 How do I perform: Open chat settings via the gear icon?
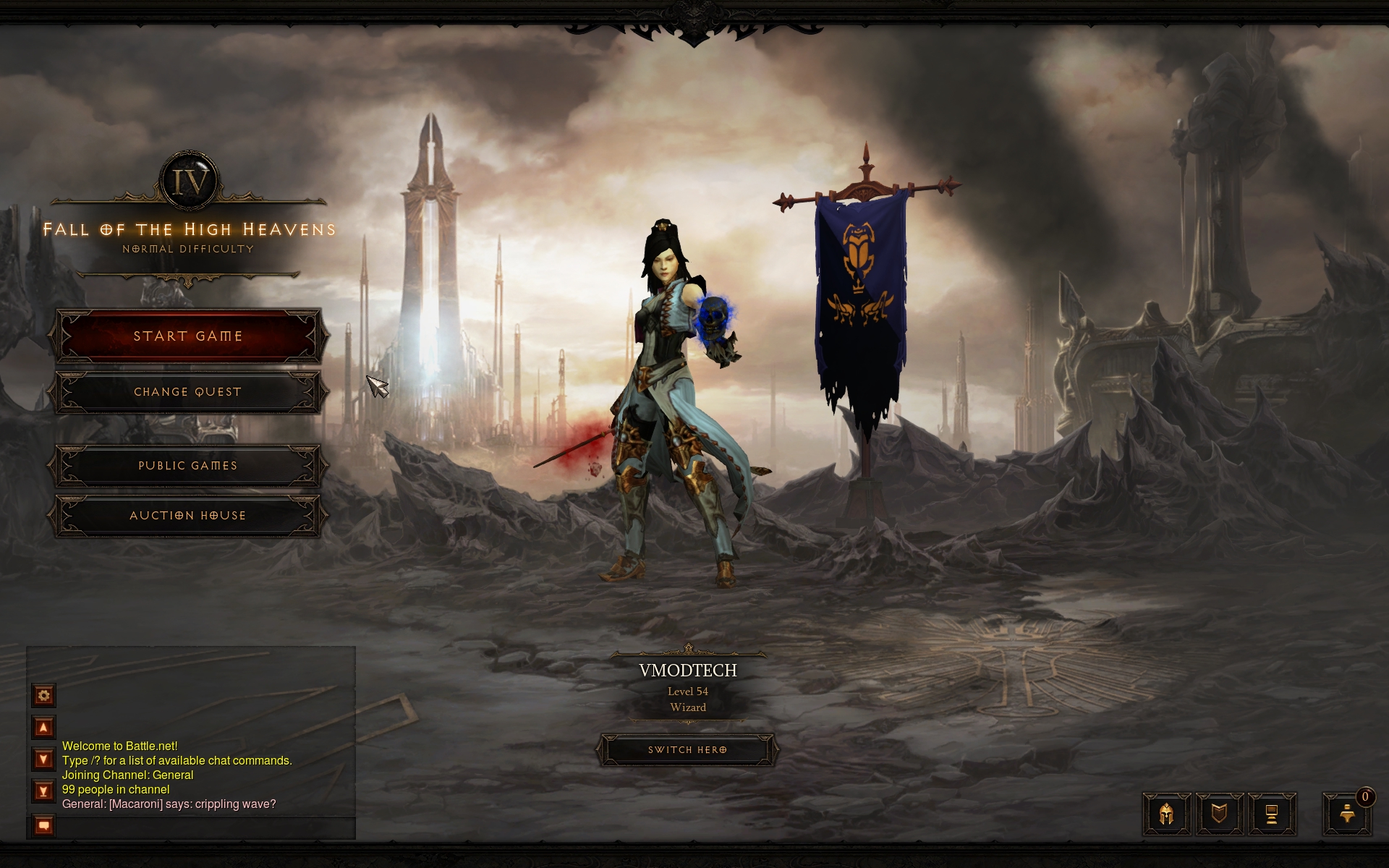pos(43,696)
